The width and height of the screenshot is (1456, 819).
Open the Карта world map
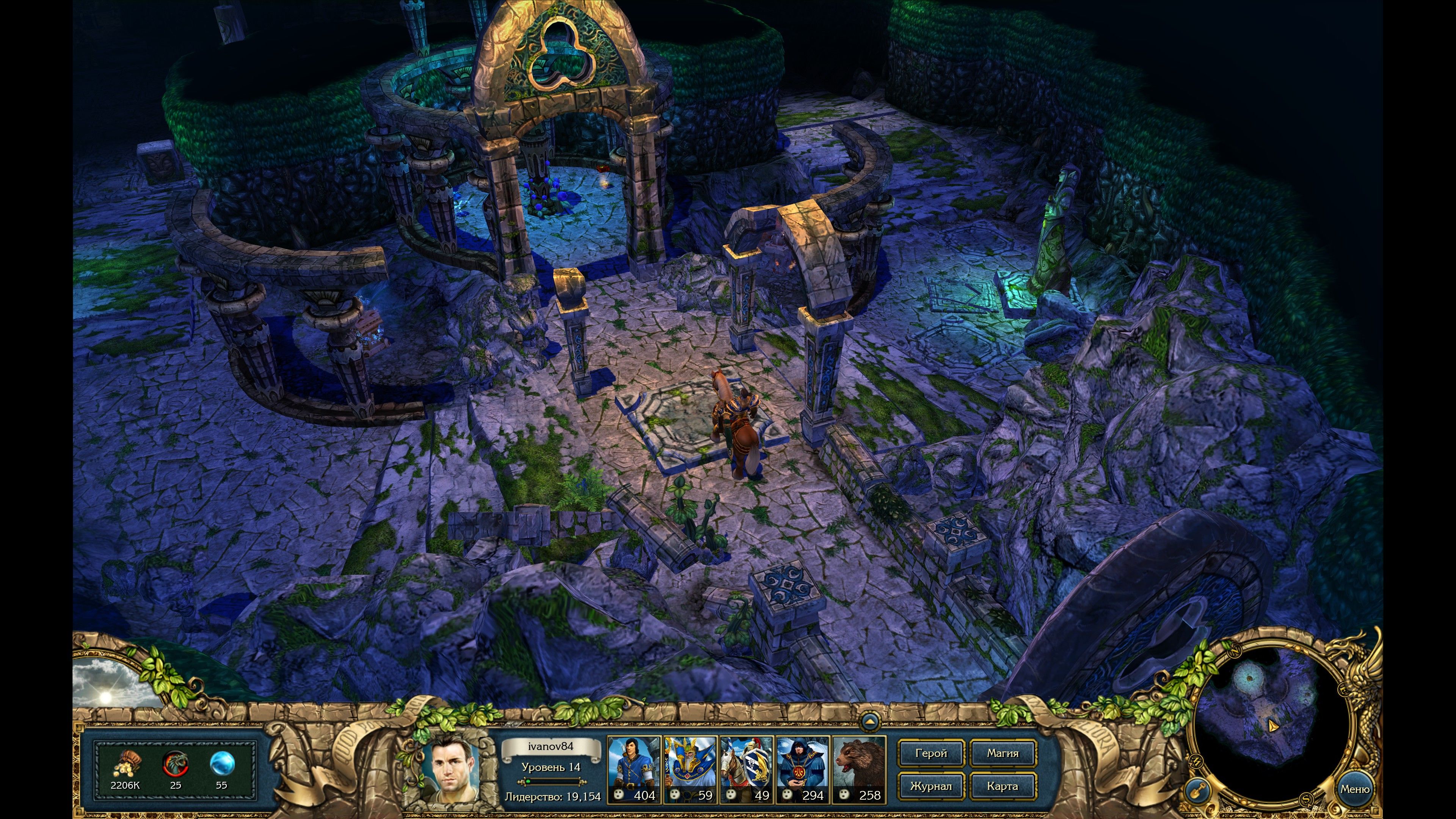pyautogui.click(x=1003, y=786)
